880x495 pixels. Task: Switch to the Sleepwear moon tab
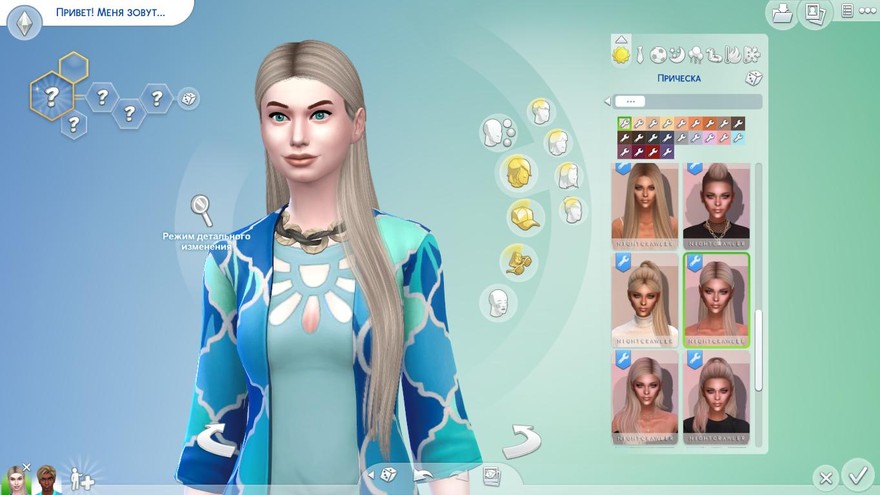click(676, 54)
